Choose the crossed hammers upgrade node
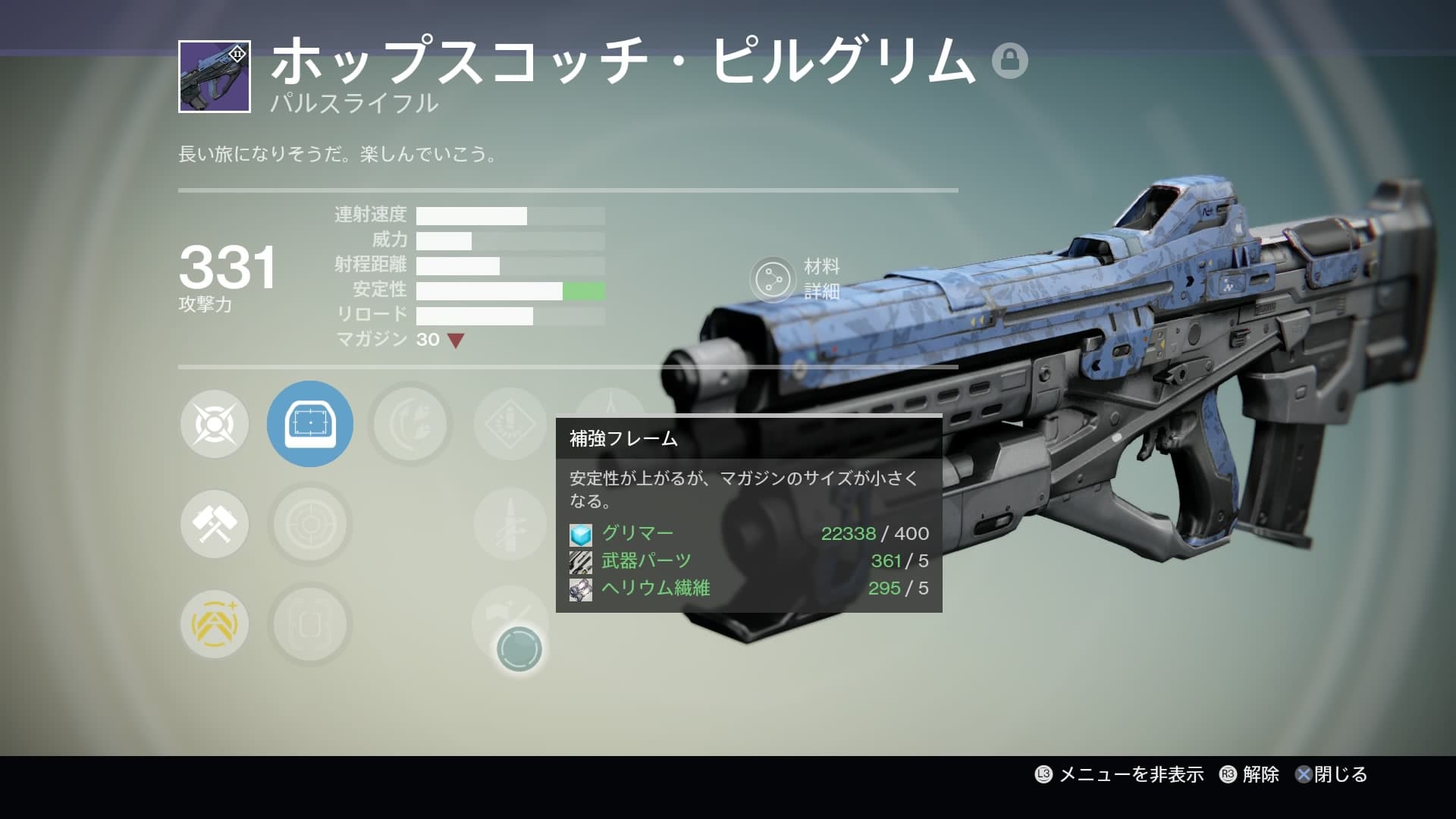 (x=215, y=524)
